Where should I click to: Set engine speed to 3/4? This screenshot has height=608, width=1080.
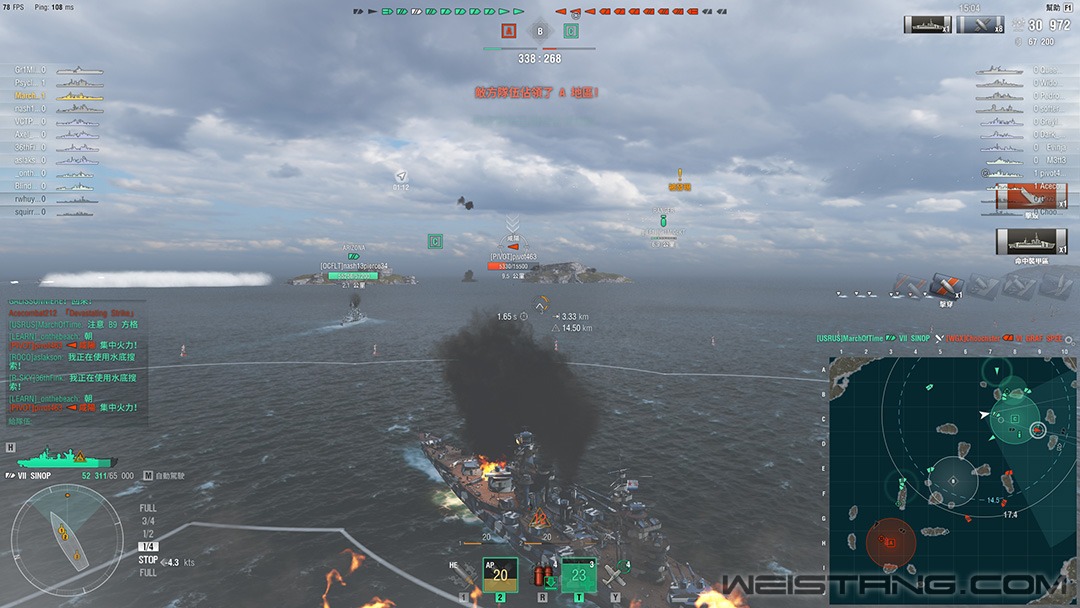148,521
